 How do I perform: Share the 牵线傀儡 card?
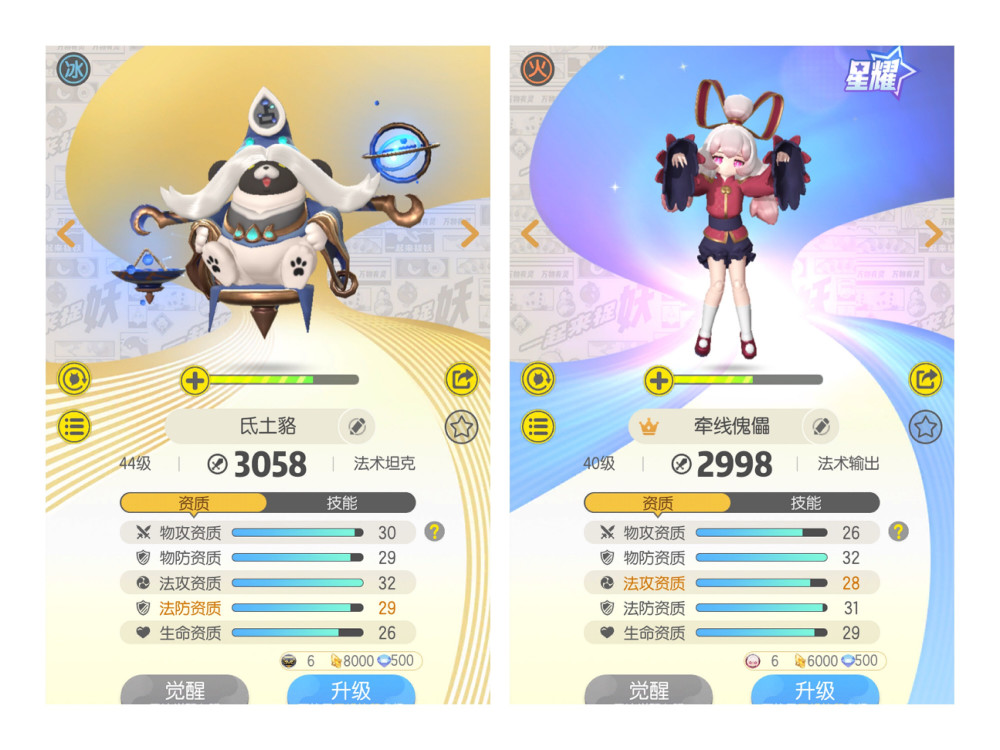click(925, 380)
